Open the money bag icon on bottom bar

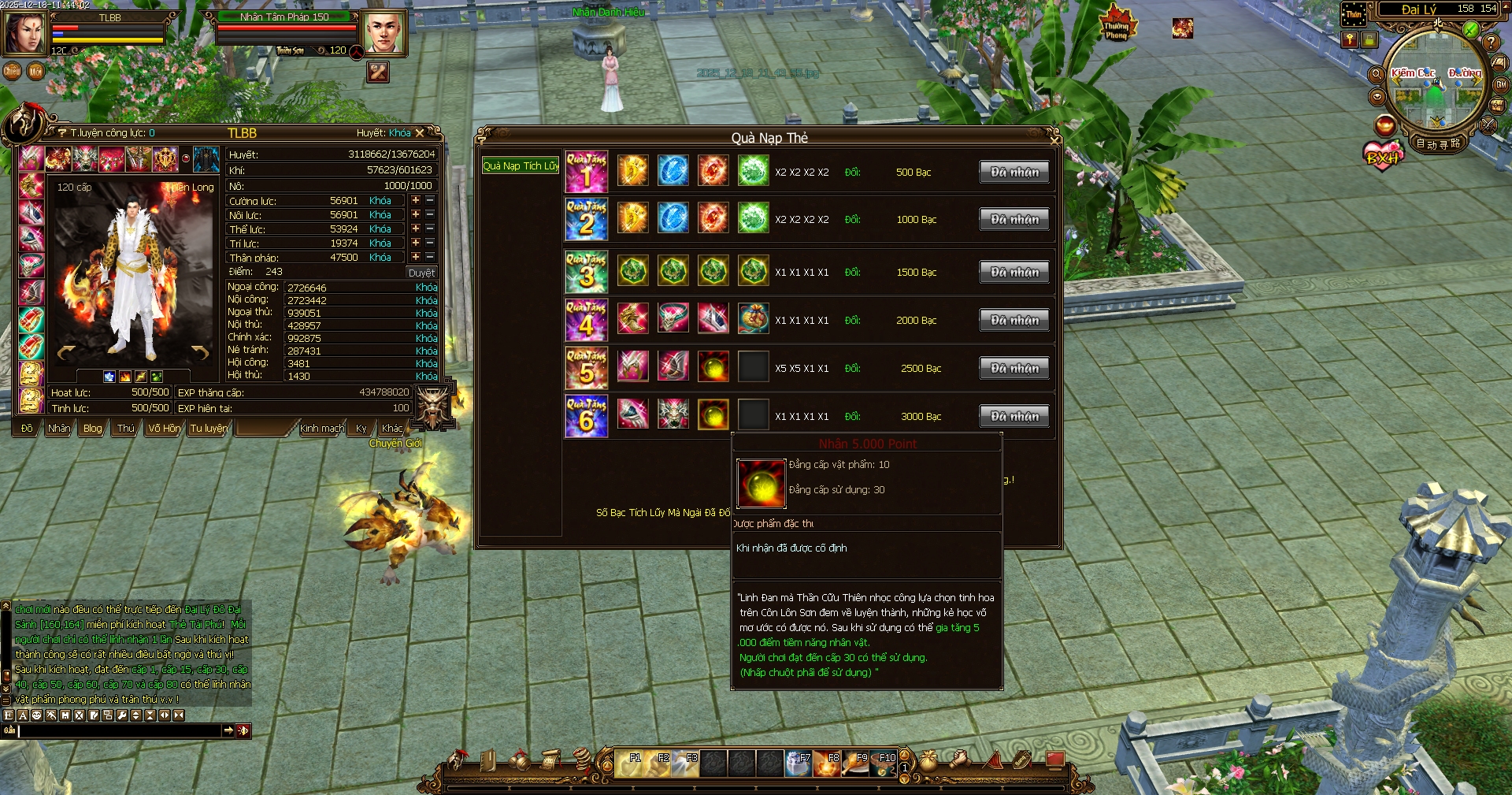(928, 760)
